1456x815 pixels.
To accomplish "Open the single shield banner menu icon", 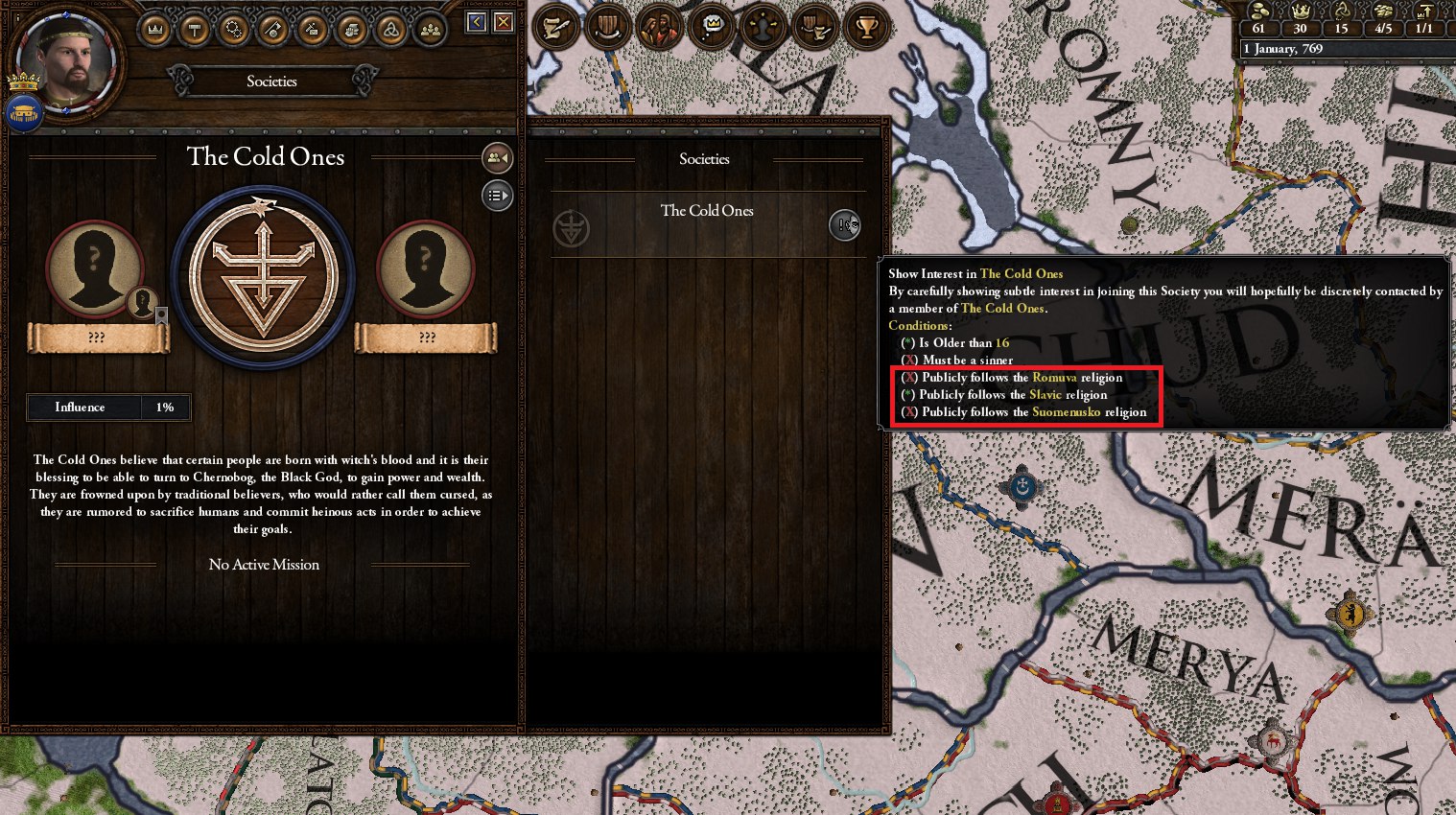I will click(x=607, y=28).
